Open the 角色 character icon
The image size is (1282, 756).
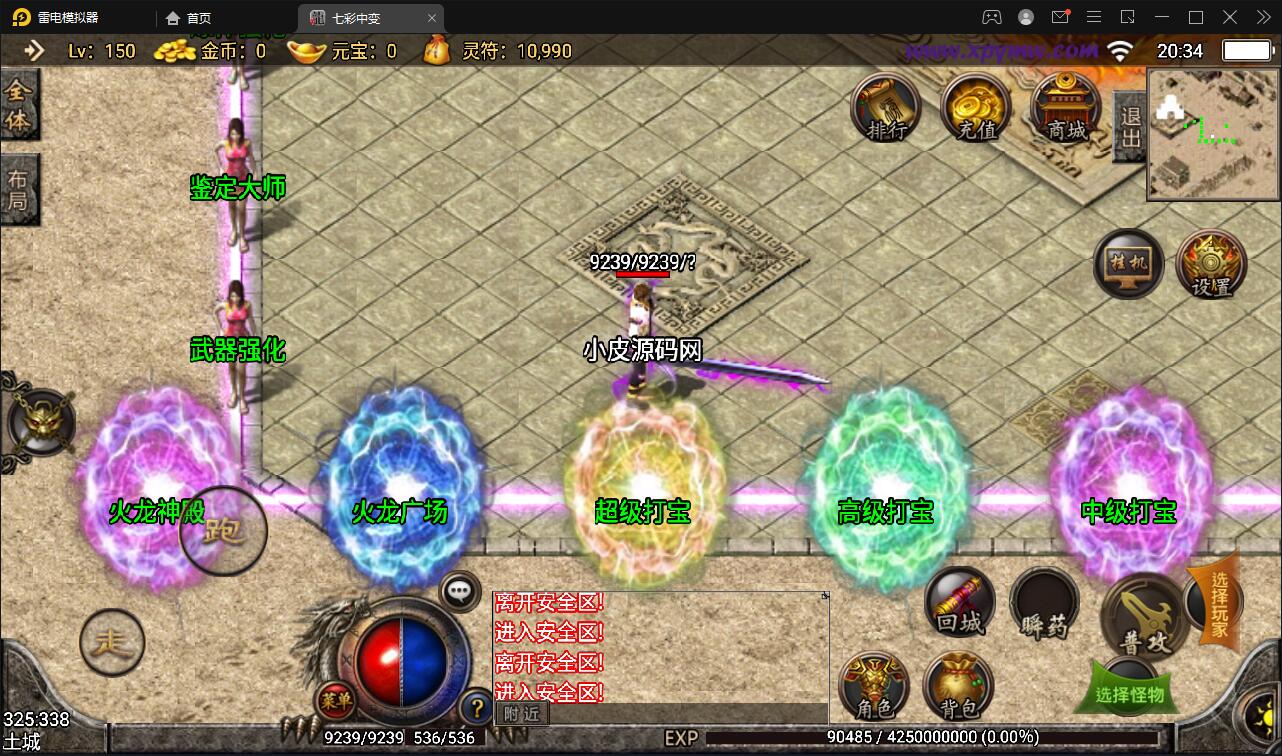pos(874,686)
